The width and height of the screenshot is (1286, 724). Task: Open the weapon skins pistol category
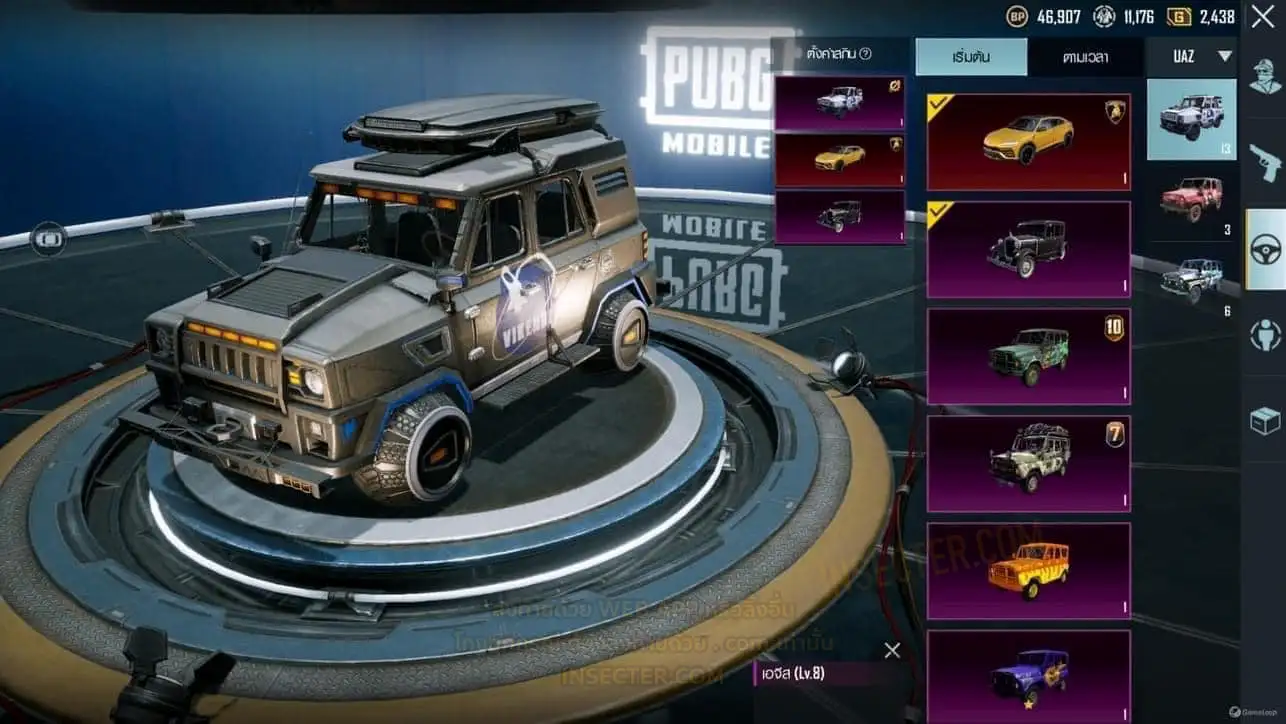(x=1265, y=162)
